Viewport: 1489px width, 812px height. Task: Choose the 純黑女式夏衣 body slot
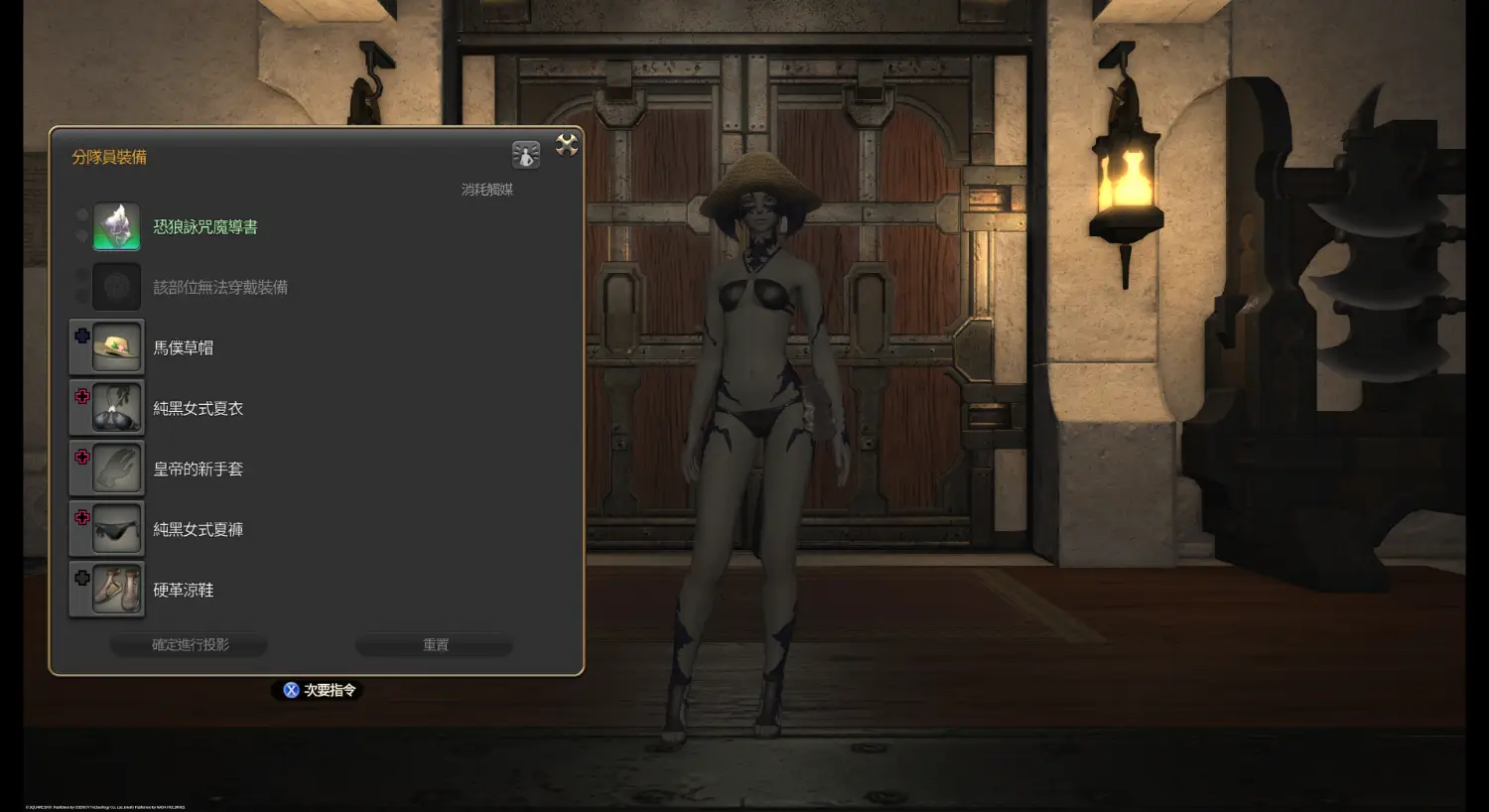click(117, 408)
